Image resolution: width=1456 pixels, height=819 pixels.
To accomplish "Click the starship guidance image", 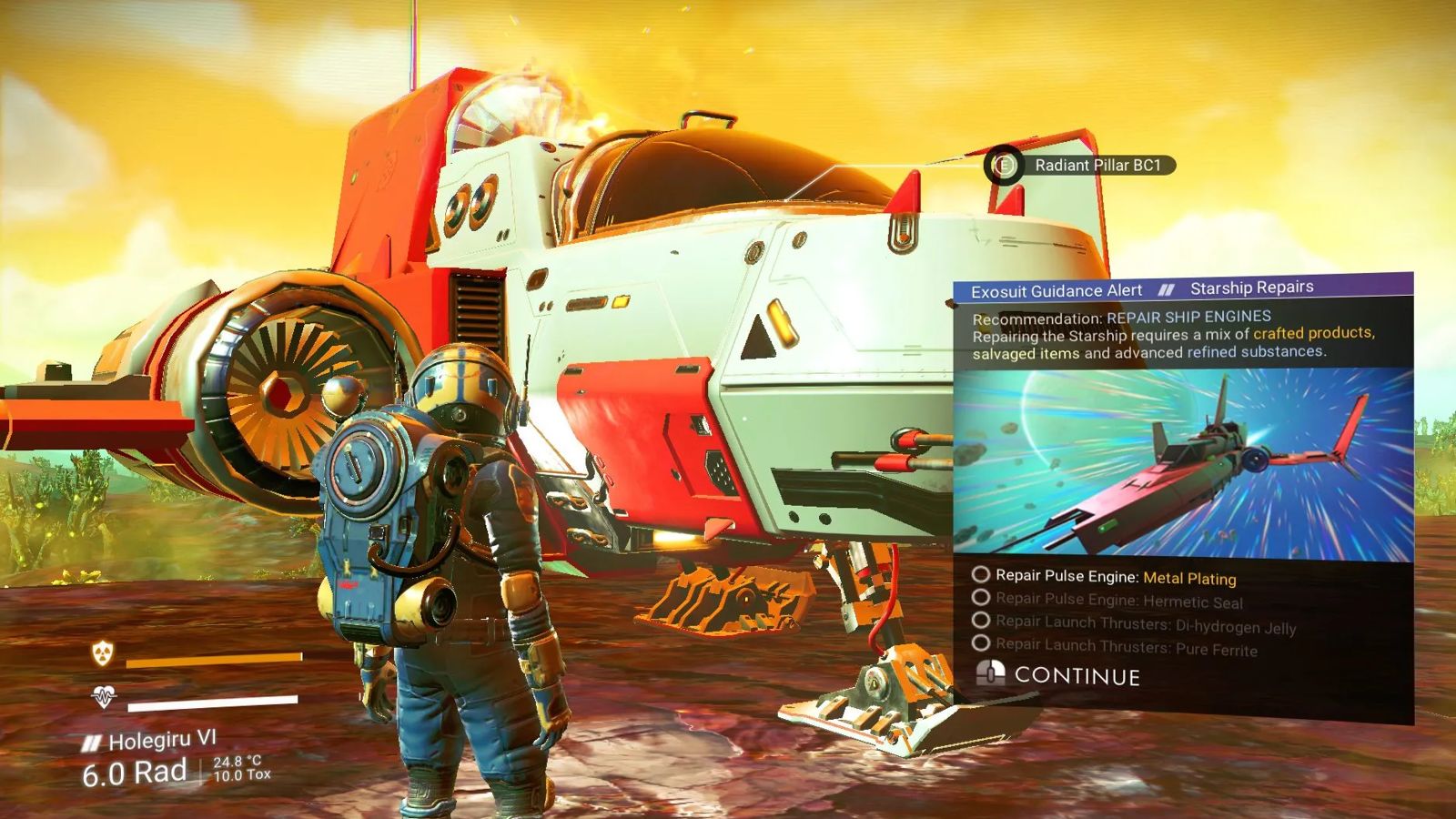I will (1183, 464).
